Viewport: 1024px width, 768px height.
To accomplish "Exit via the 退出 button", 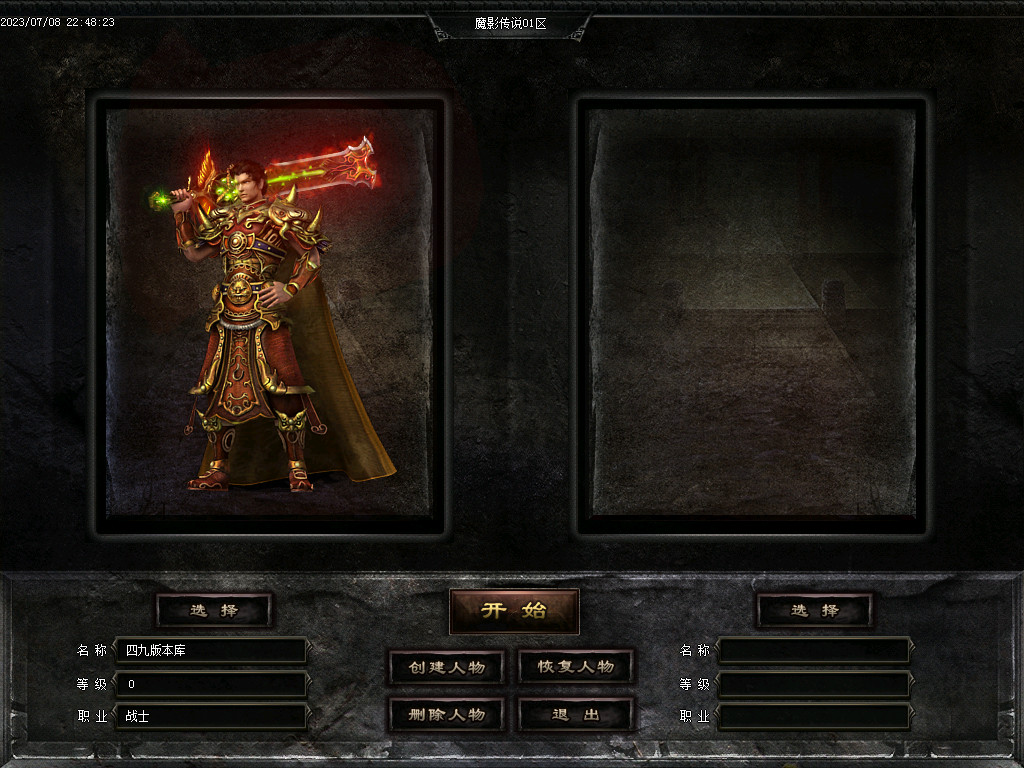I will click(576, 714).
